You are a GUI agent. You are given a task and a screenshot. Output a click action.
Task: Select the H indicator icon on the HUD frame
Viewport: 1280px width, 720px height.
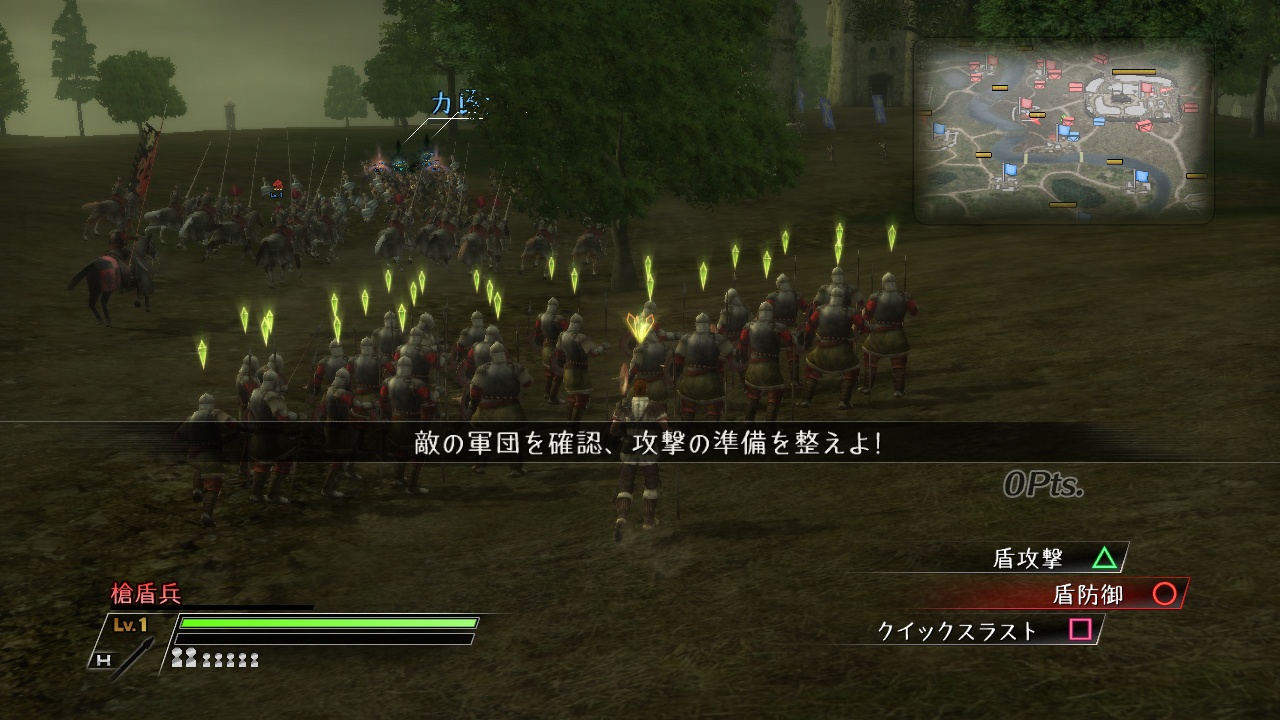105,658
